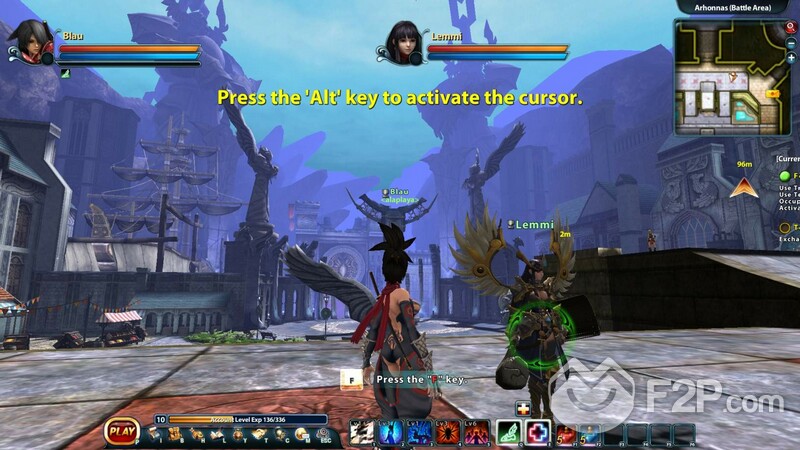
Task: Activate the red spider skill icon
Action: (446, 432)
